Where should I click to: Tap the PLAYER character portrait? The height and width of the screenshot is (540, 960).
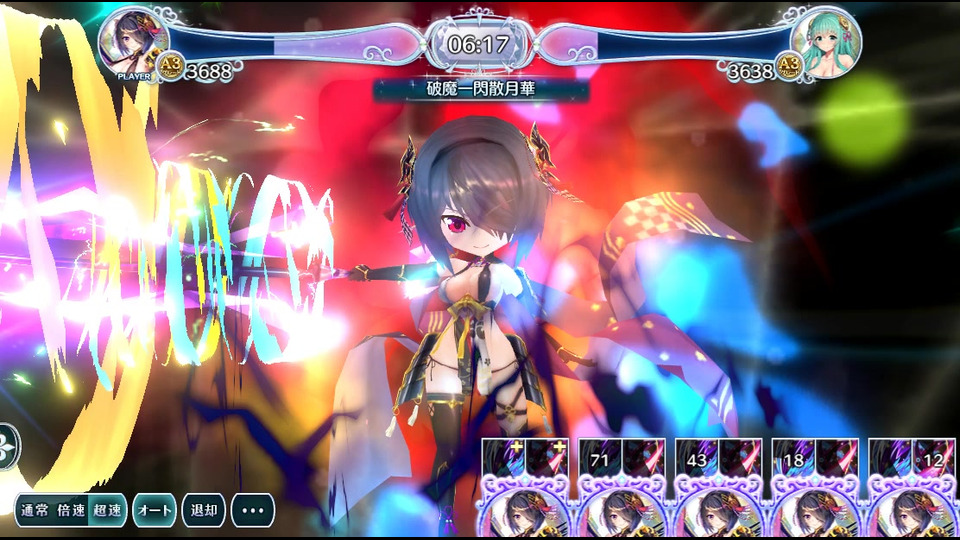134,40
